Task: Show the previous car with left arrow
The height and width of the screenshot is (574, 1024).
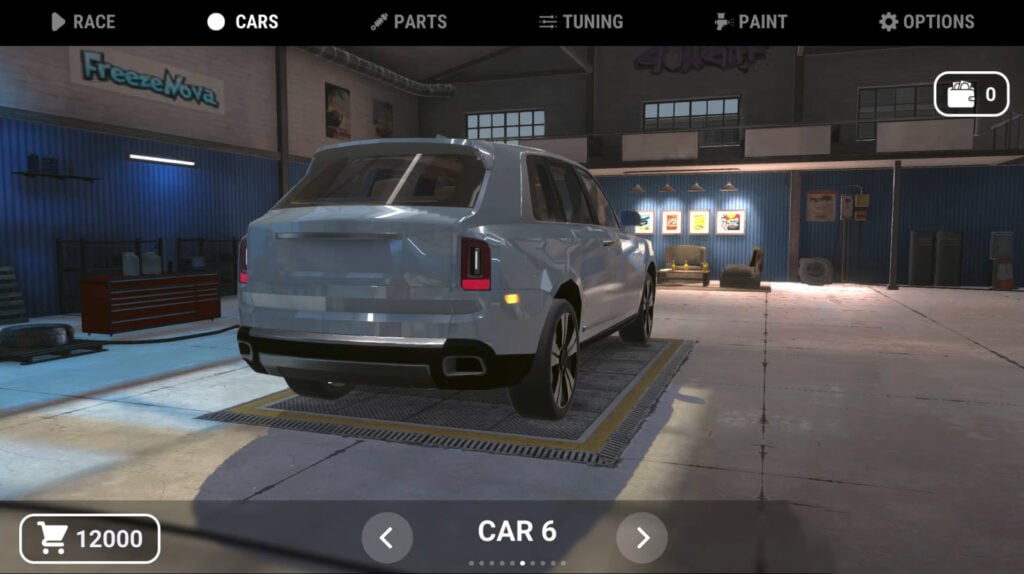Action: coord(387,538)
